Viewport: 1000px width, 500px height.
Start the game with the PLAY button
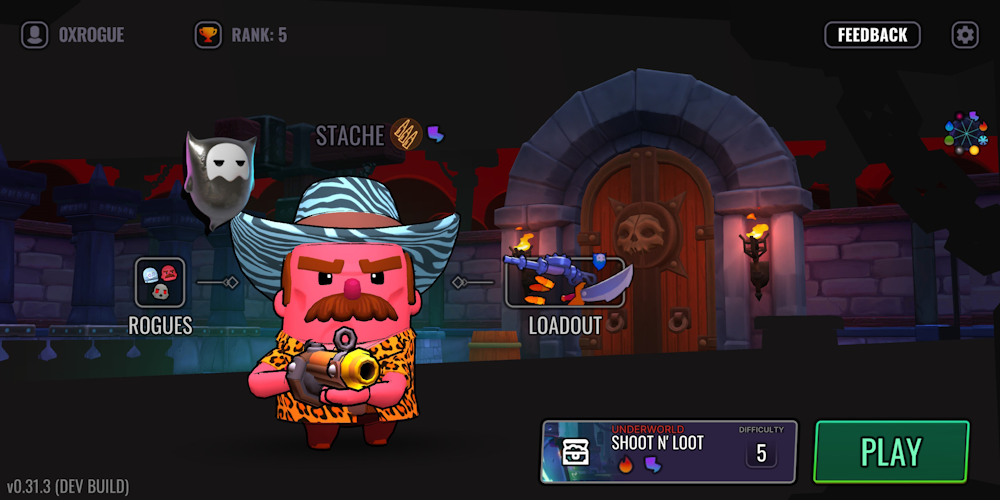click(891, 452)
